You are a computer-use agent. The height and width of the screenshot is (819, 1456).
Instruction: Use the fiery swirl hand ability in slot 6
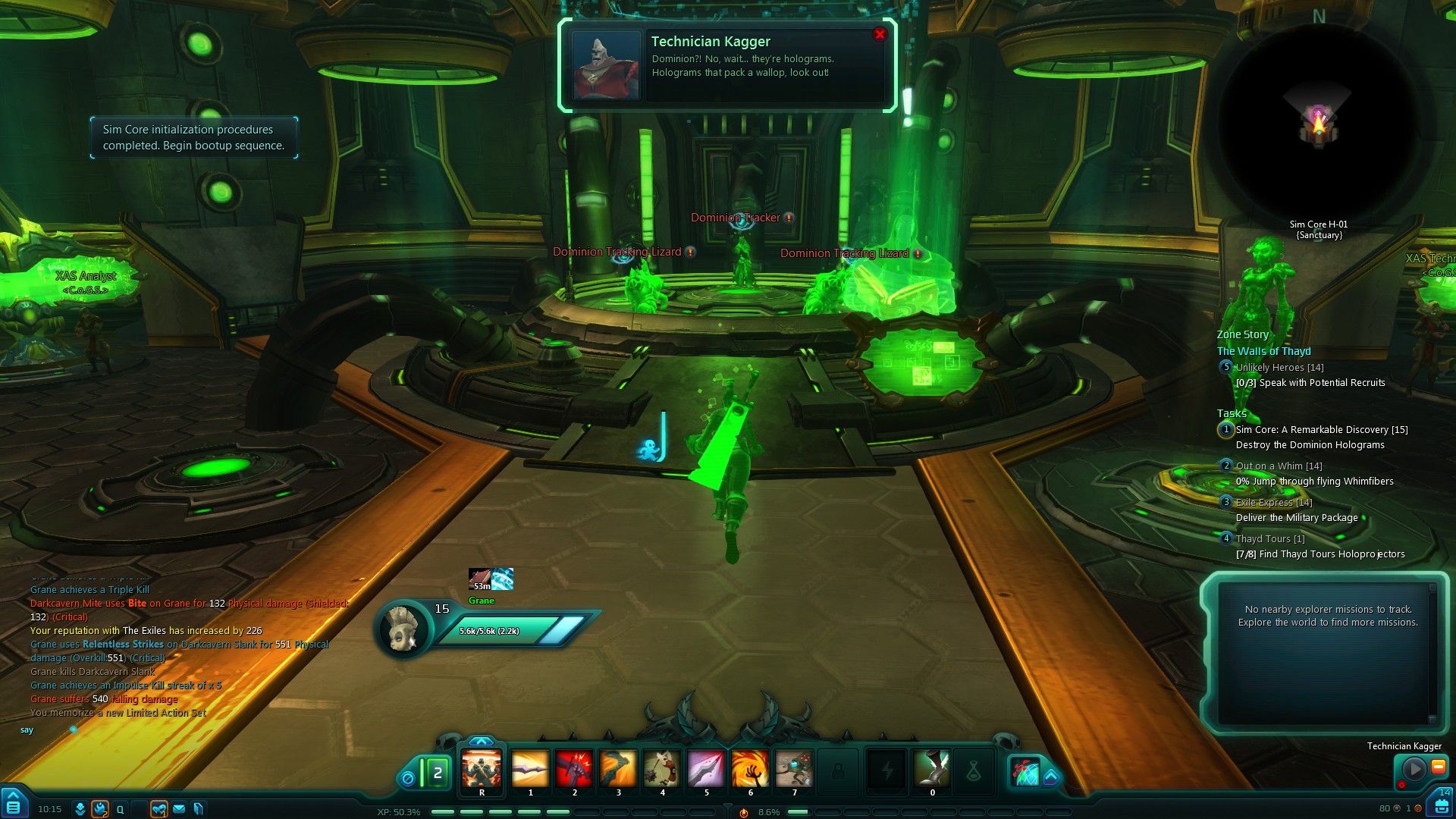pos(750,770)
